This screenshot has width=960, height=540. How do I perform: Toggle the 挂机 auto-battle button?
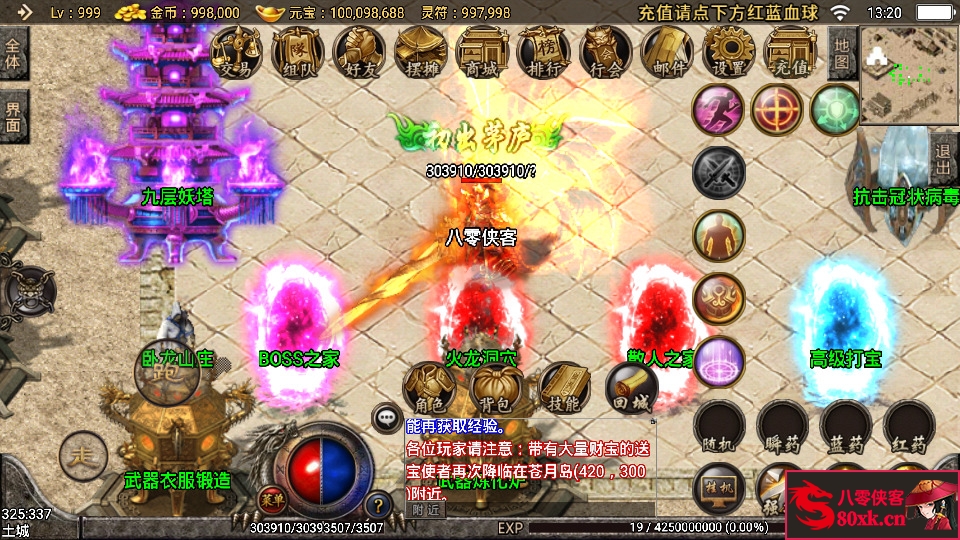720,487
